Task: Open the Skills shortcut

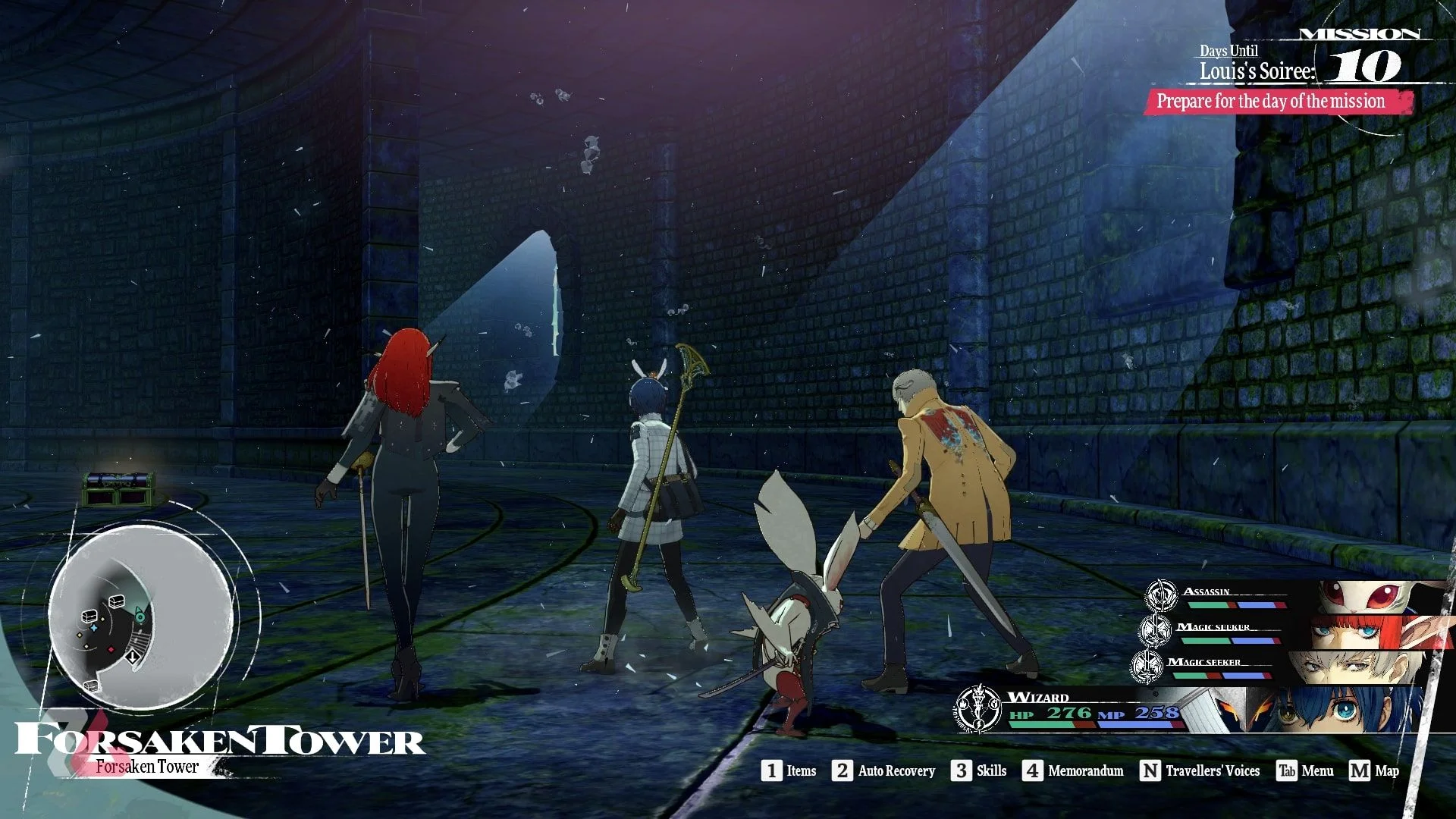Action: point(979,770)
